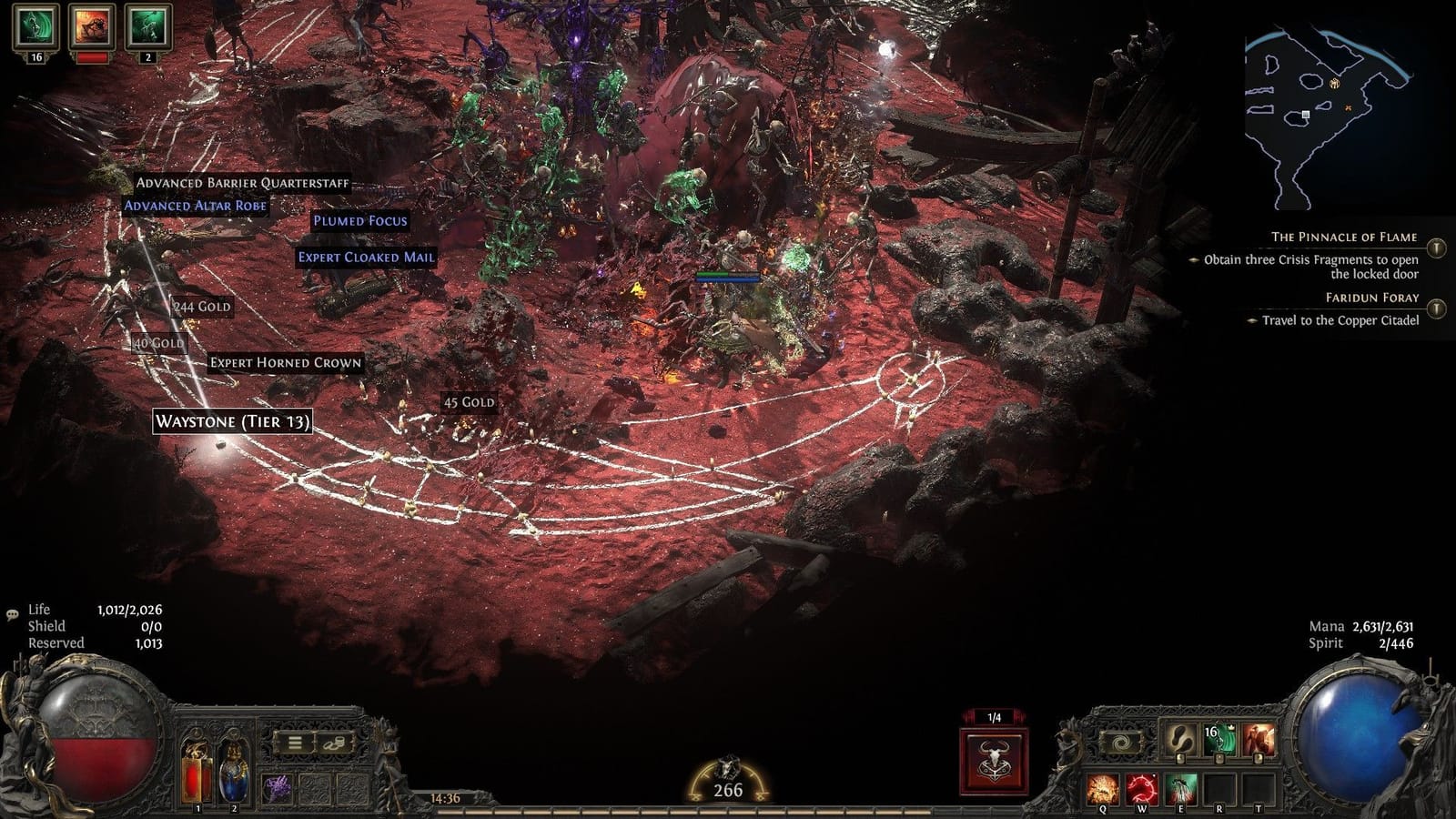Select the green minion skill bound to E
The width and height of the screenshot is (1456, 819).
coord(1181,786)
